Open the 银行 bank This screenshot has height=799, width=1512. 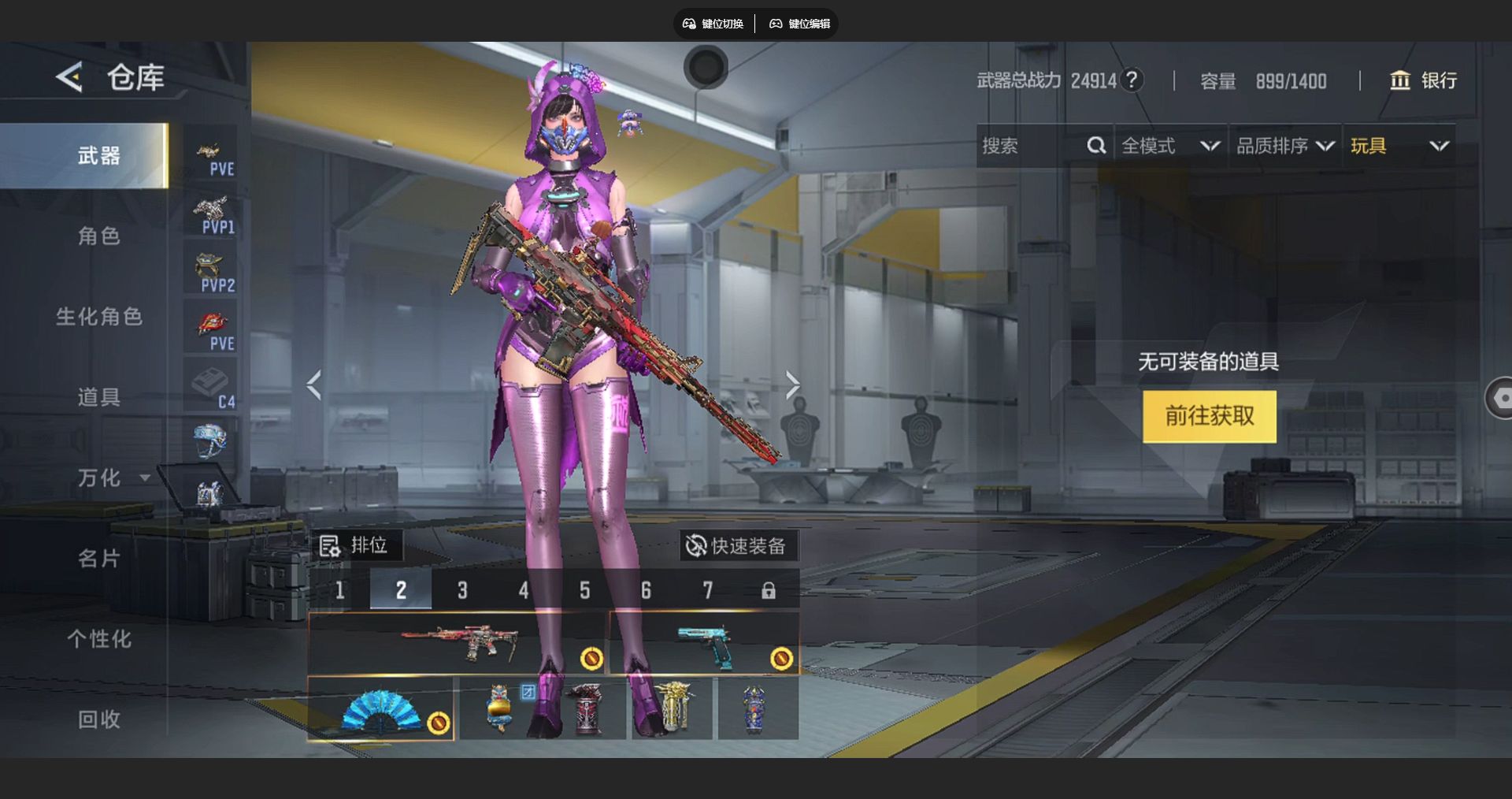(x=1424, y=80)
